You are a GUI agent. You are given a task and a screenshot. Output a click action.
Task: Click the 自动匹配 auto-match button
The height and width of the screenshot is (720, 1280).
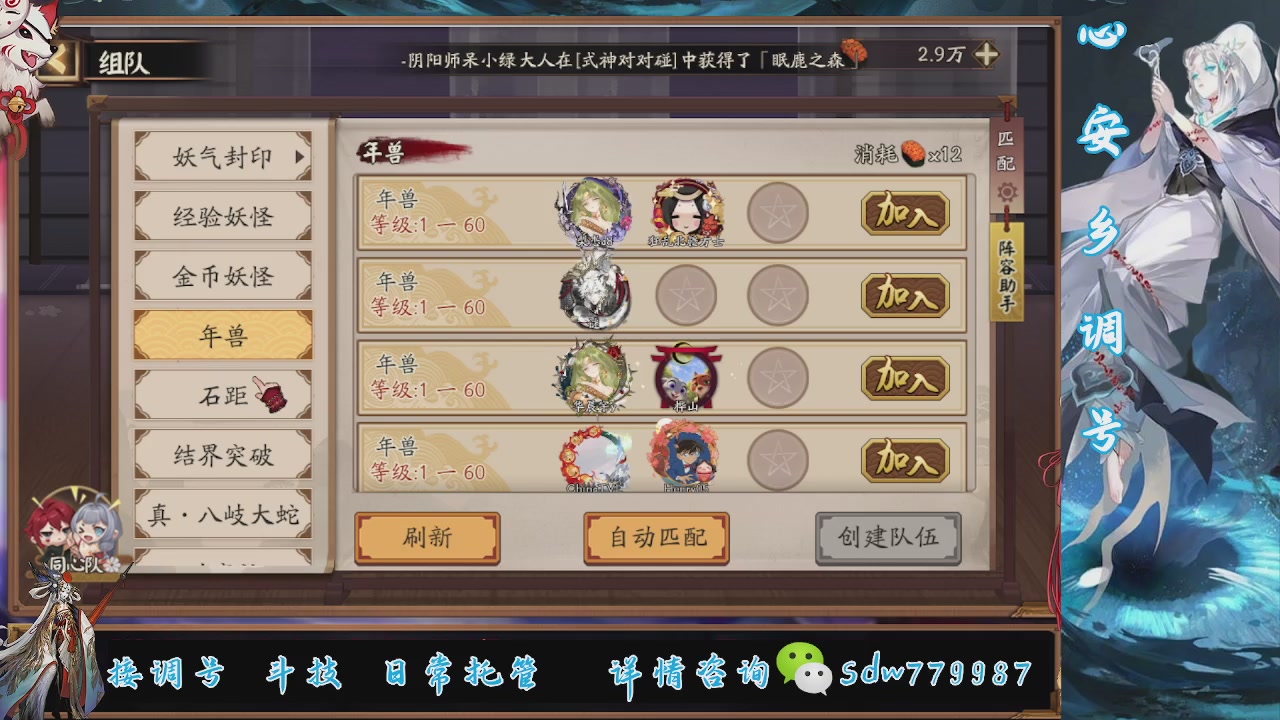click(x=656, y=537)
